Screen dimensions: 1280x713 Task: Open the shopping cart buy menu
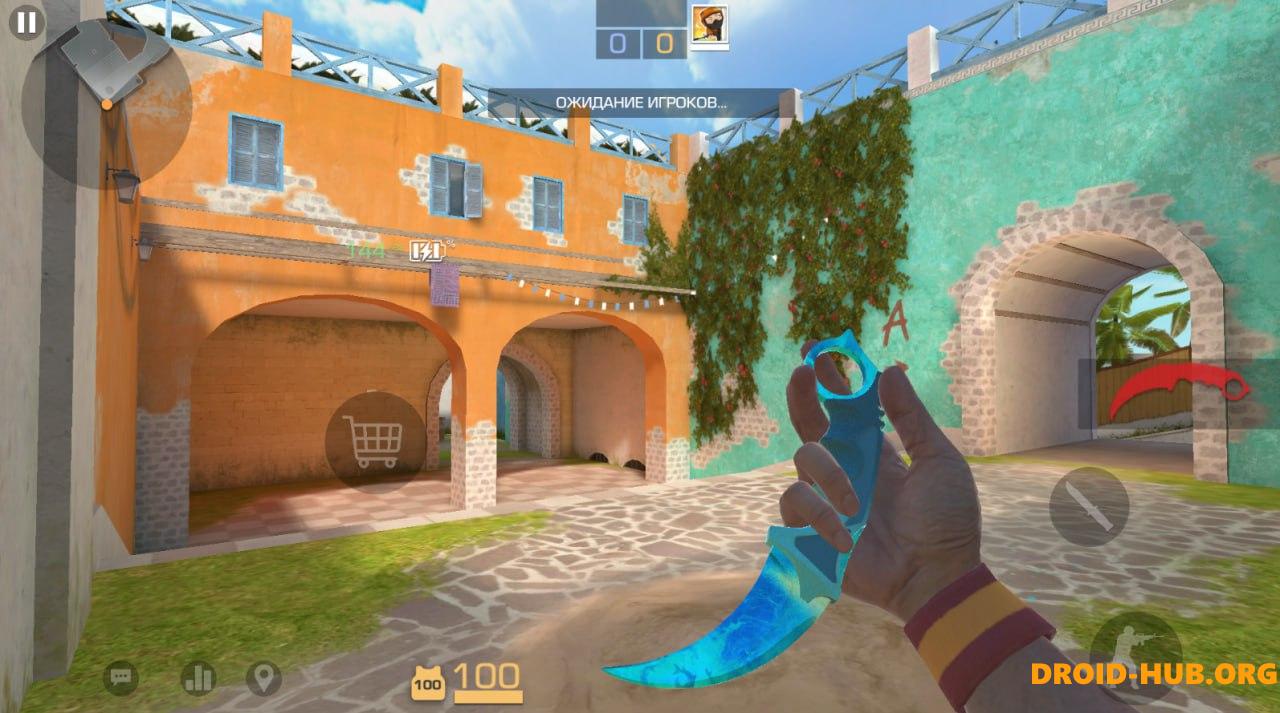coord(373,442)
